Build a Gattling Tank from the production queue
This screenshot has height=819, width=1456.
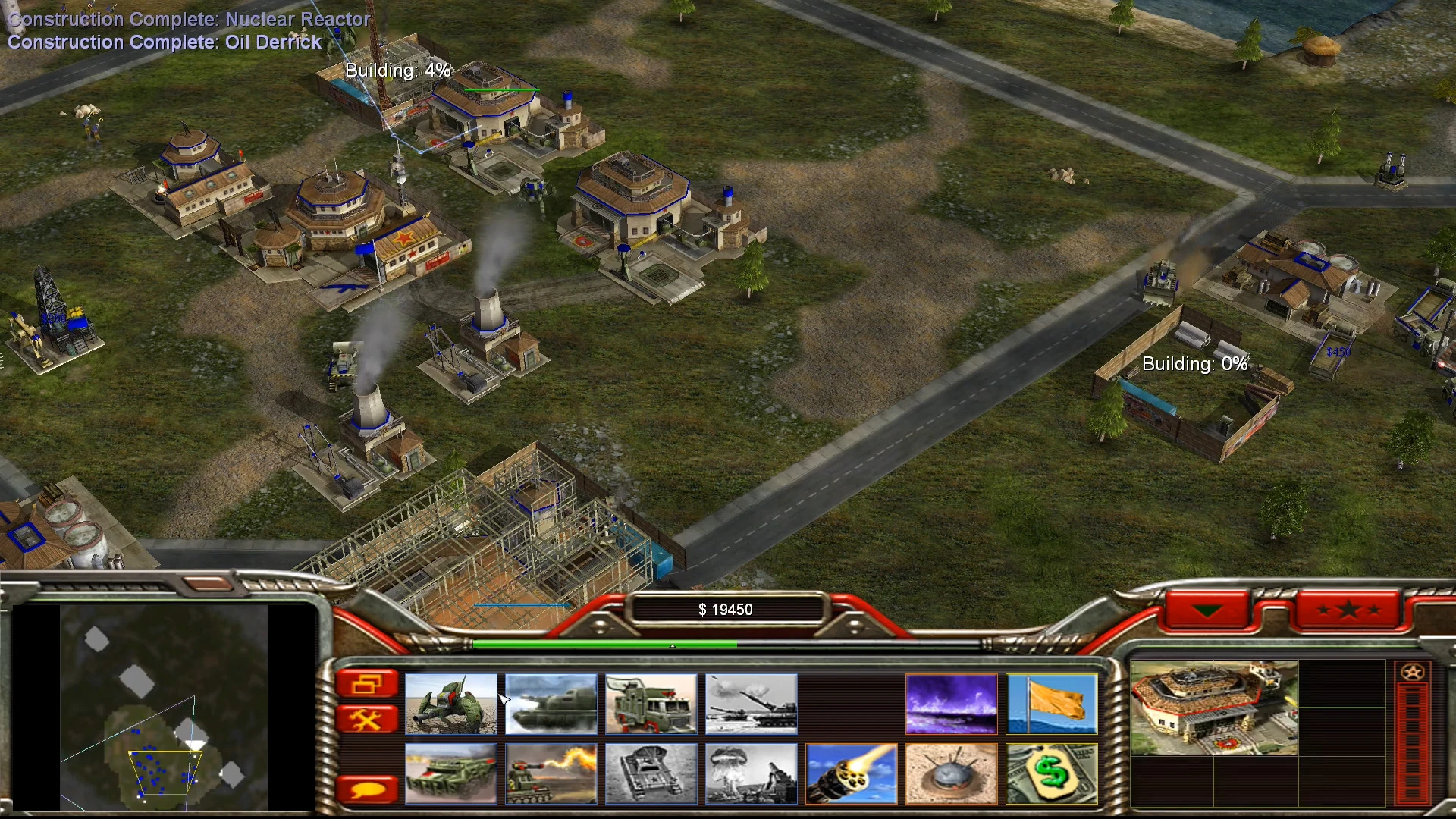[451, 704]
